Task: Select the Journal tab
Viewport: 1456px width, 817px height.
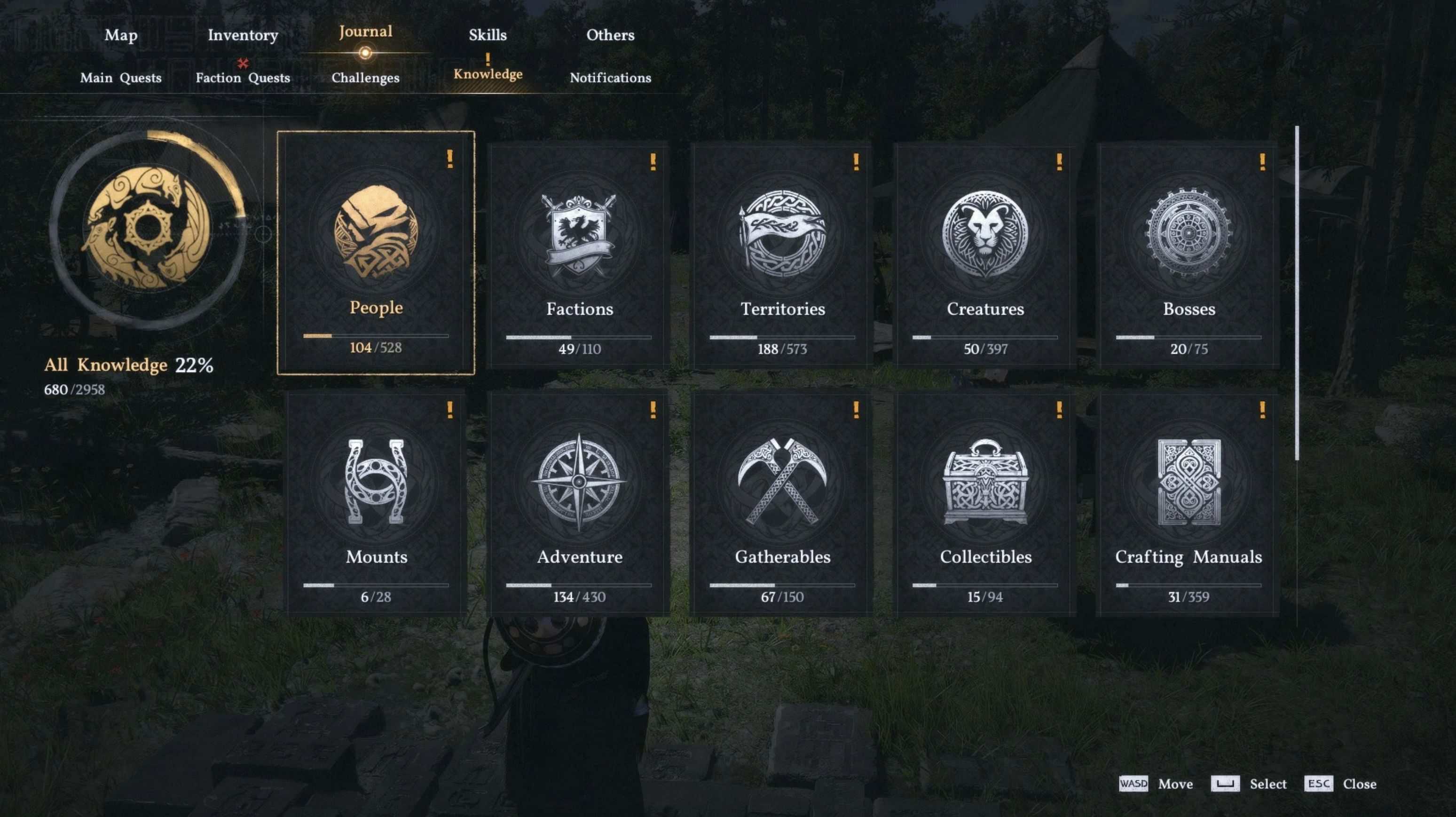Action: tap(365, 32)
